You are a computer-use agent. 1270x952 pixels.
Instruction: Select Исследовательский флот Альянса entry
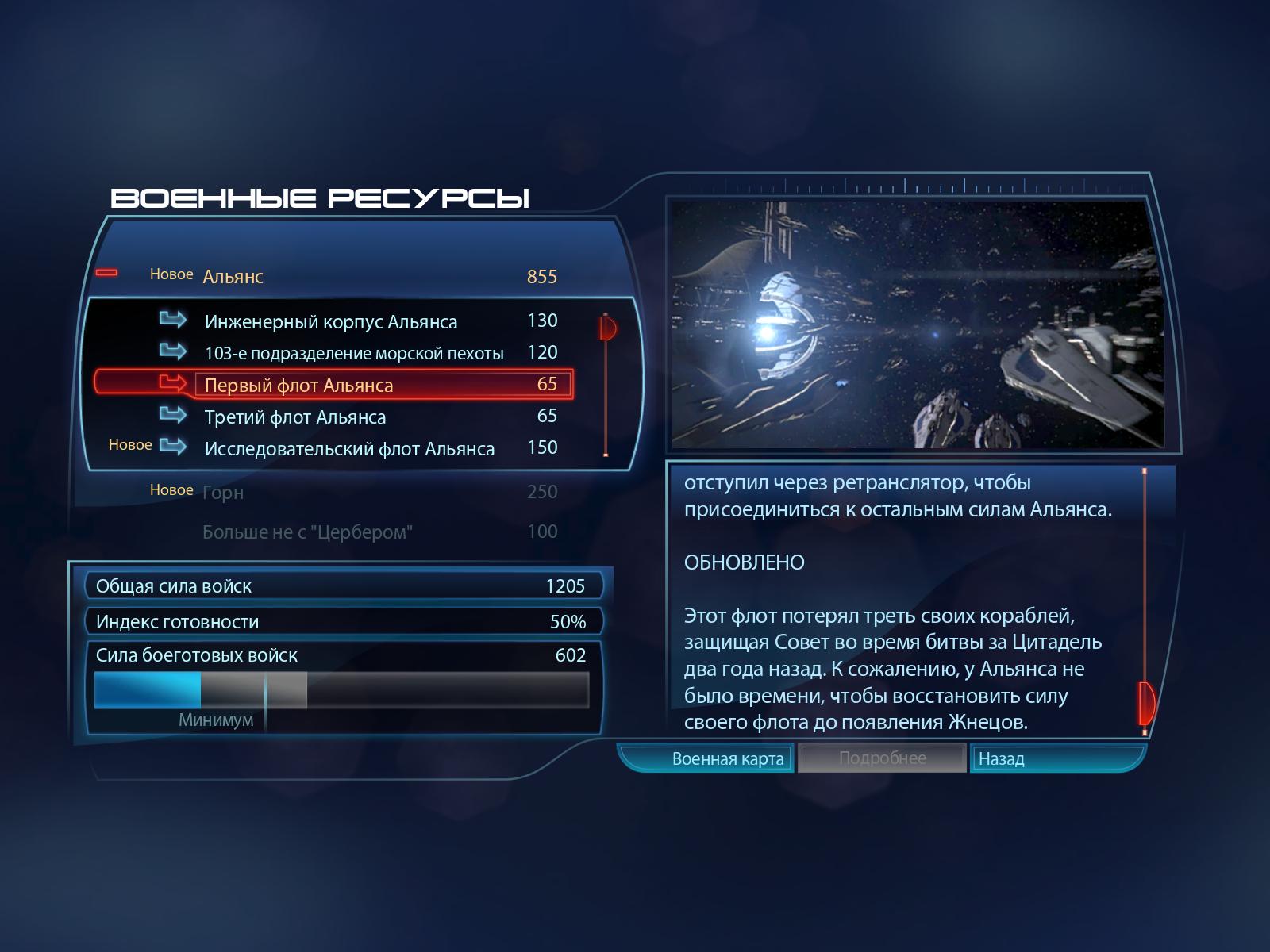click(x=349, y=449)
